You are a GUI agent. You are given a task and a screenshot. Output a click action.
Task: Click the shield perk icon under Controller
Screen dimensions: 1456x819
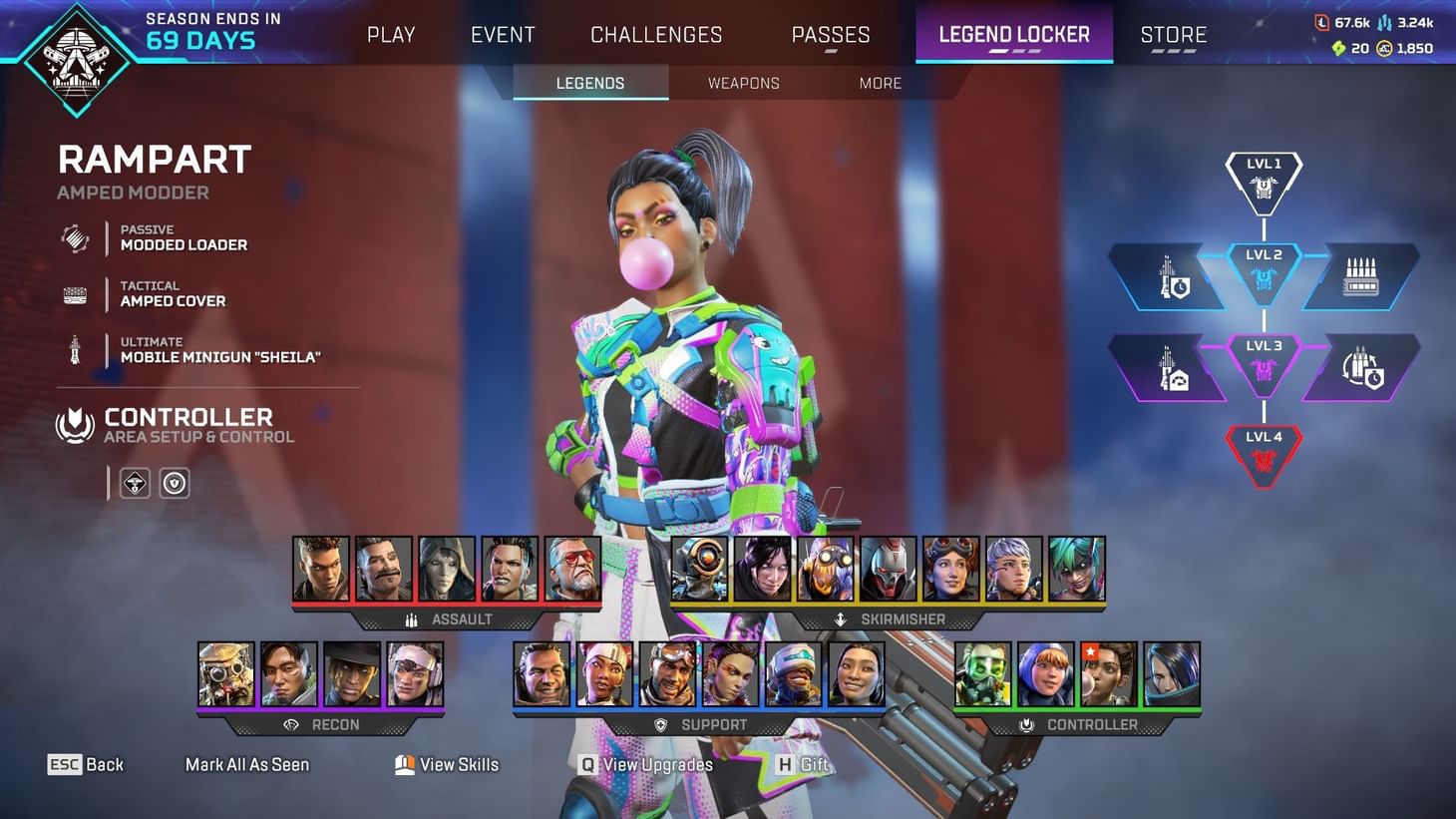tap(175, 483)
